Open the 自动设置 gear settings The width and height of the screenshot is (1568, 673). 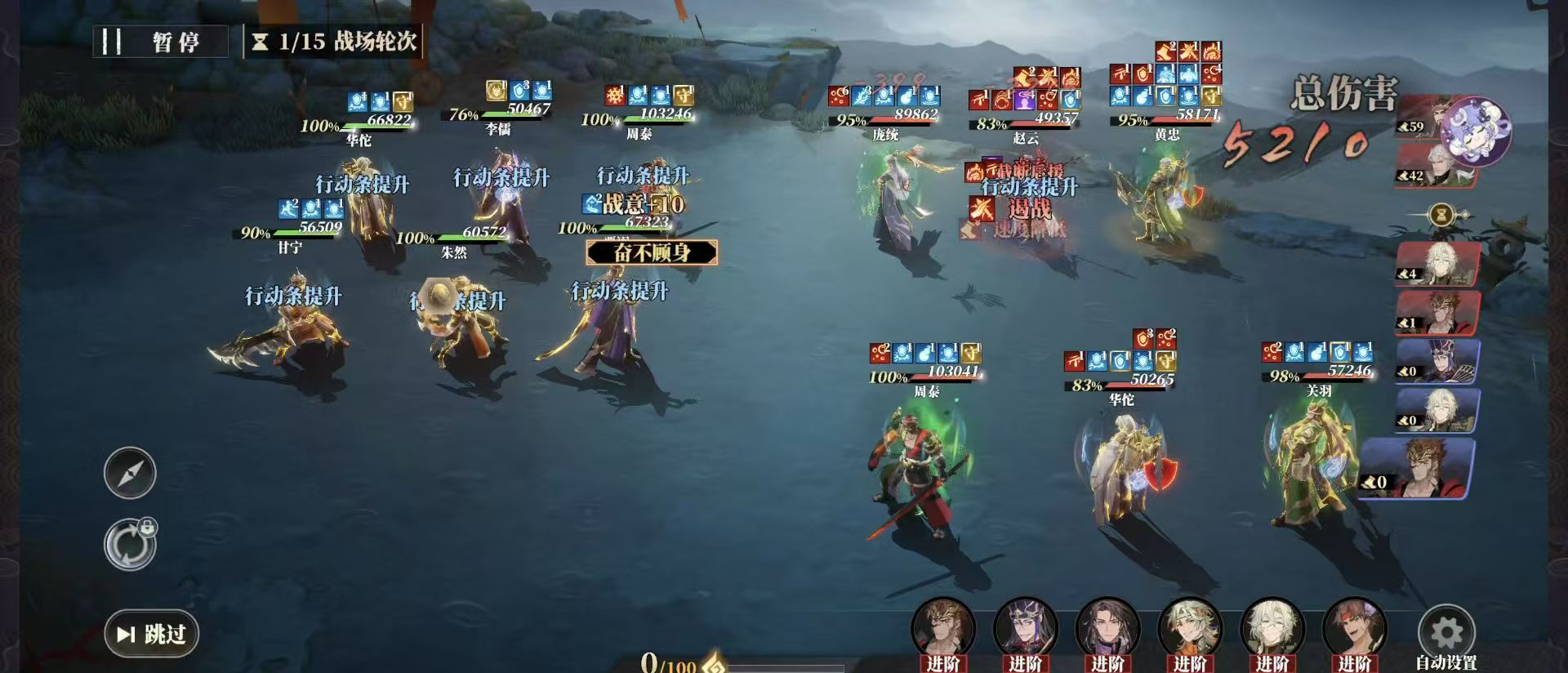click(1446, 635)
